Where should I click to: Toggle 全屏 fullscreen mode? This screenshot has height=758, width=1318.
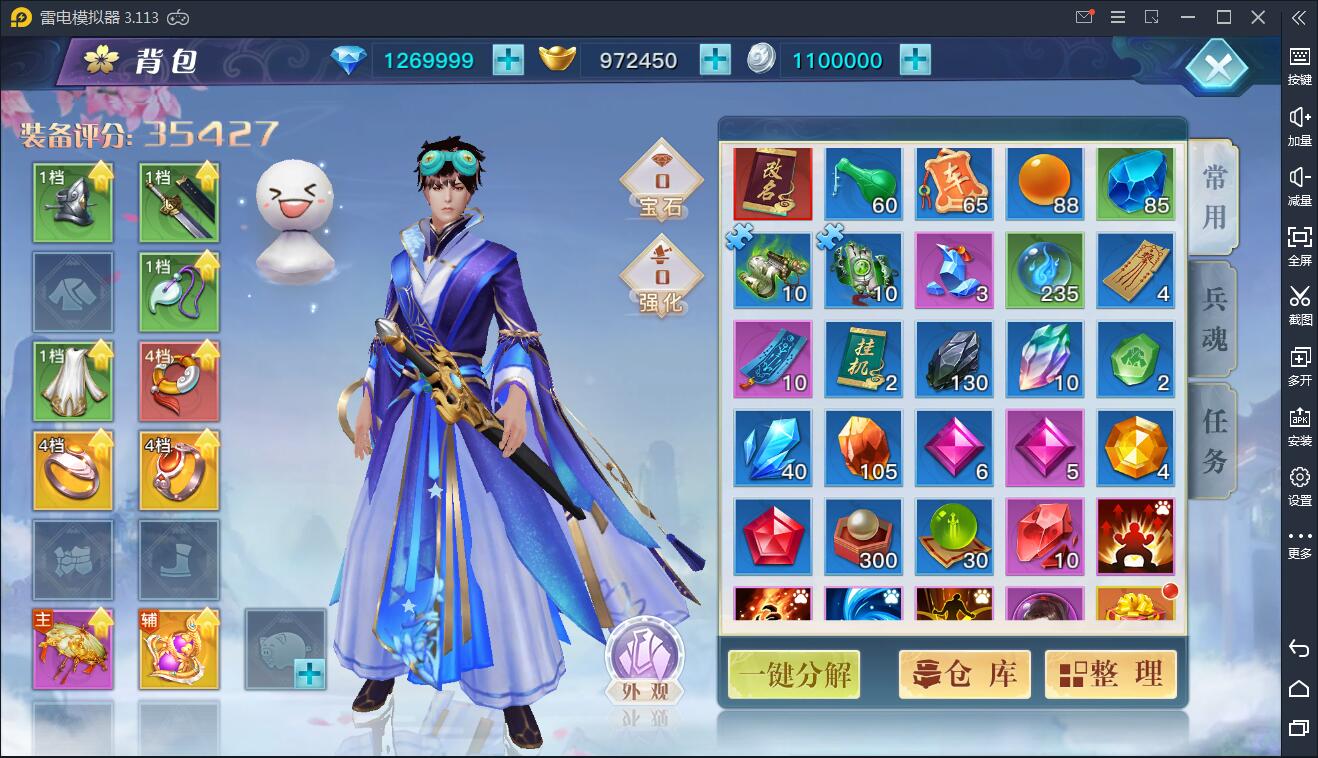1299,247
